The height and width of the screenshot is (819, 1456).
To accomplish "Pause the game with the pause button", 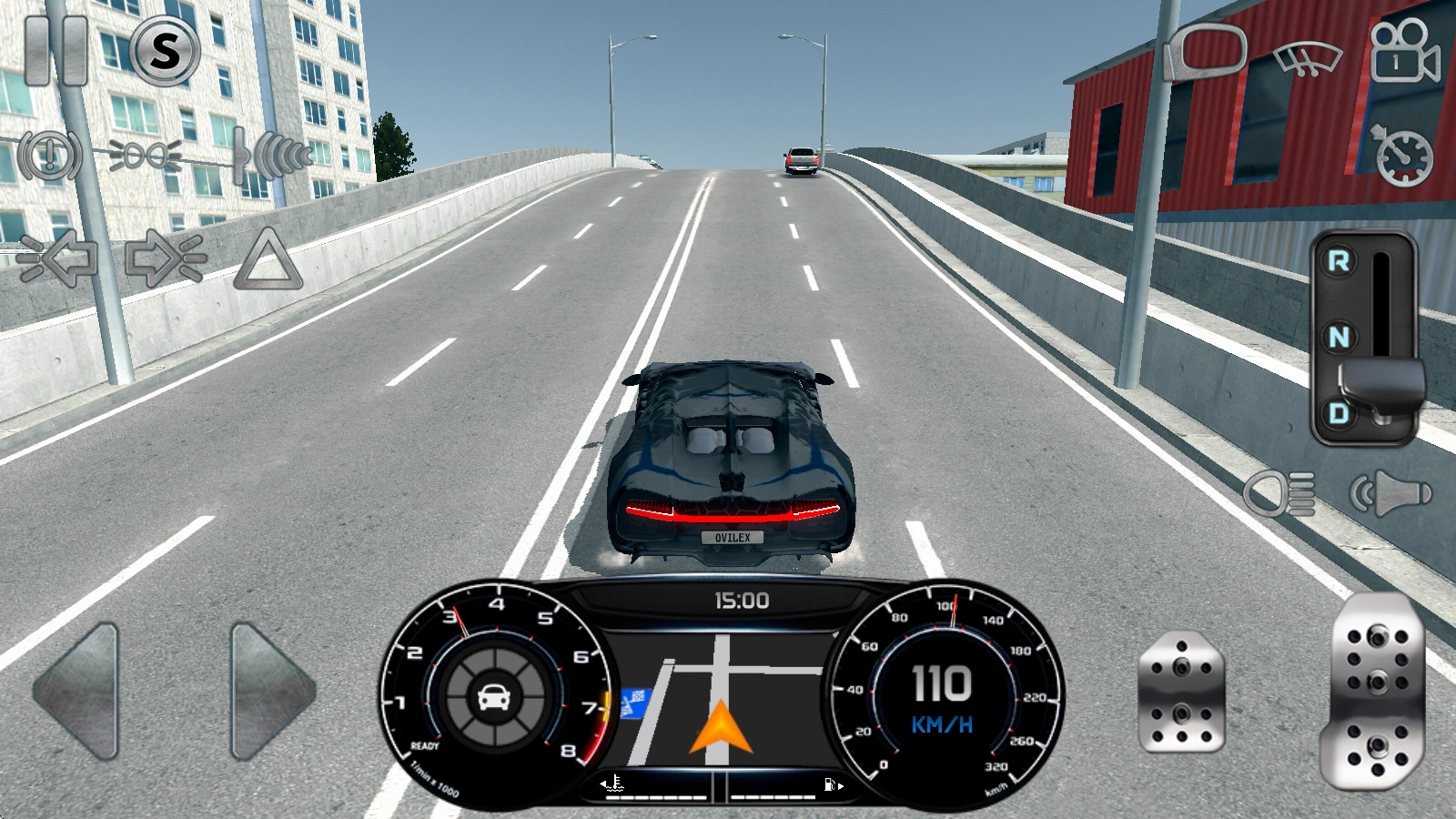I will click(x=55, y=50).
